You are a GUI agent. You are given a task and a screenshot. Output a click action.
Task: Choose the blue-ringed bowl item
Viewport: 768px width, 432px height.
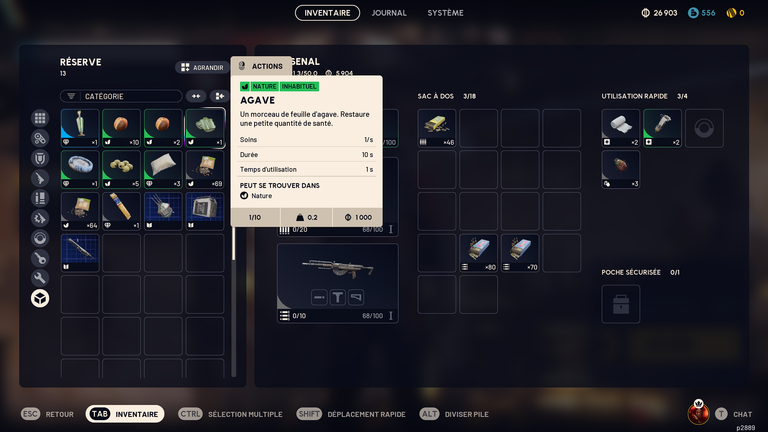coord(80,169)
